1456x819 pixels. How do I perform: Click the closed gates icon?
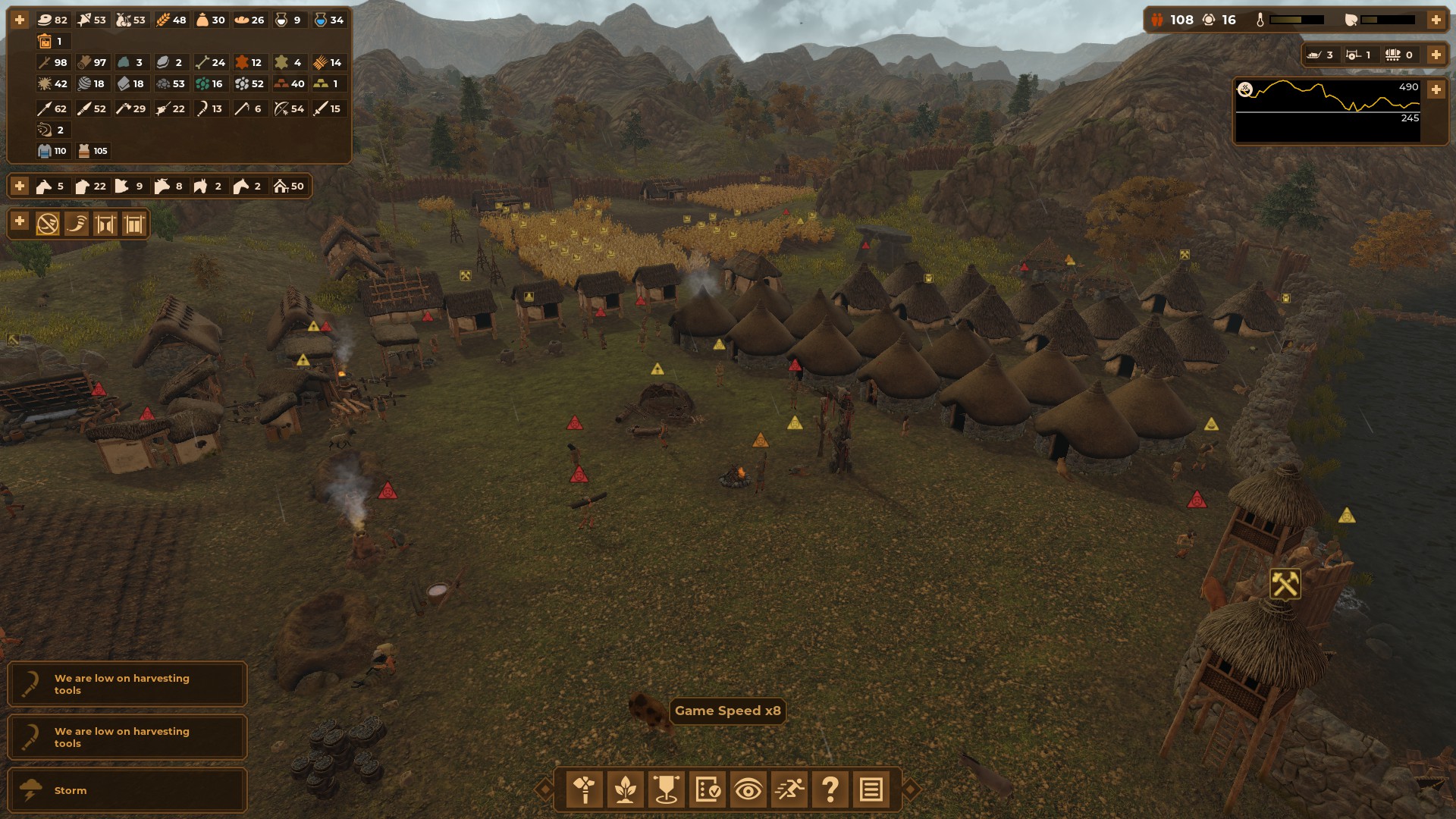coord(134,224)
